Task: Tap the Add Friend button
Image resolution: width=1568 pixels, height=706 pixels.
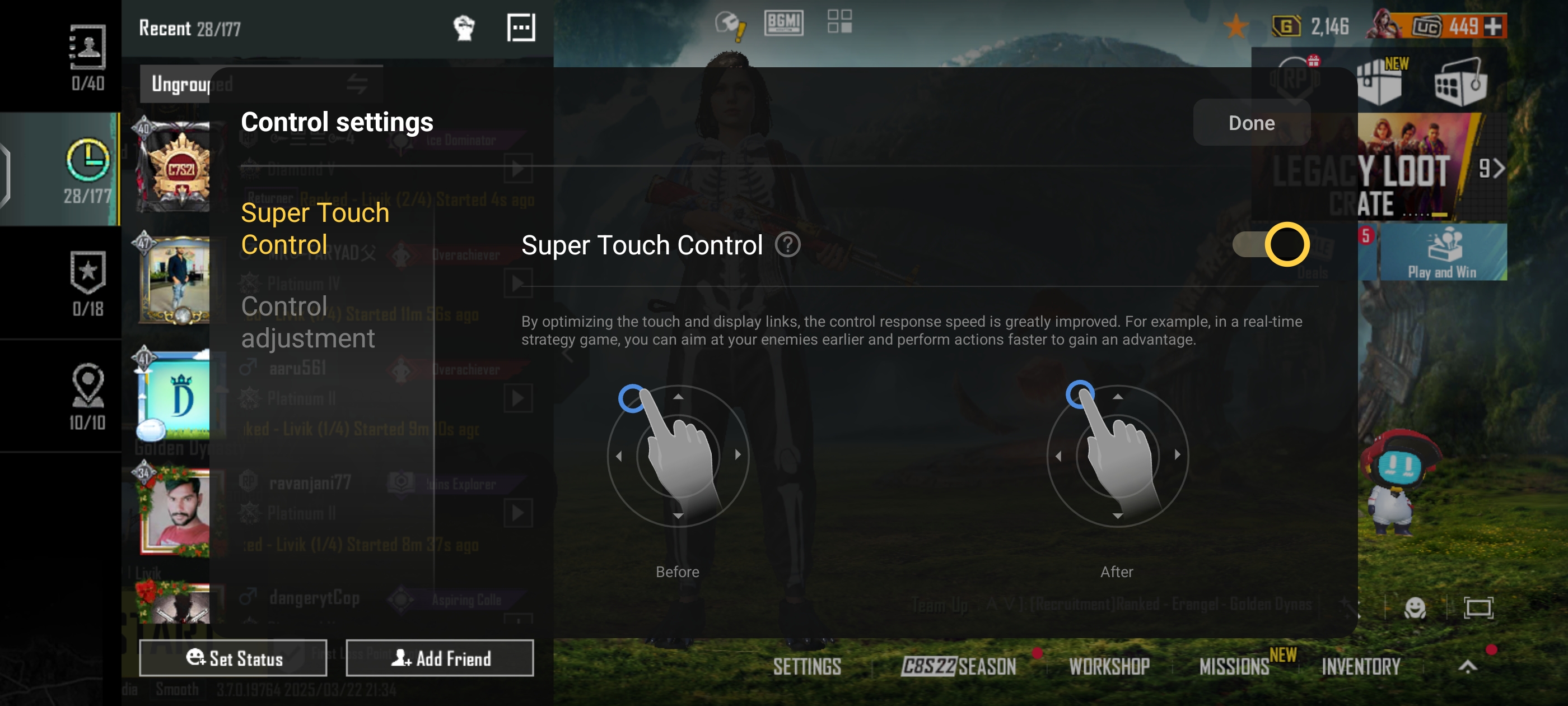Action: (x=440, y=658)
